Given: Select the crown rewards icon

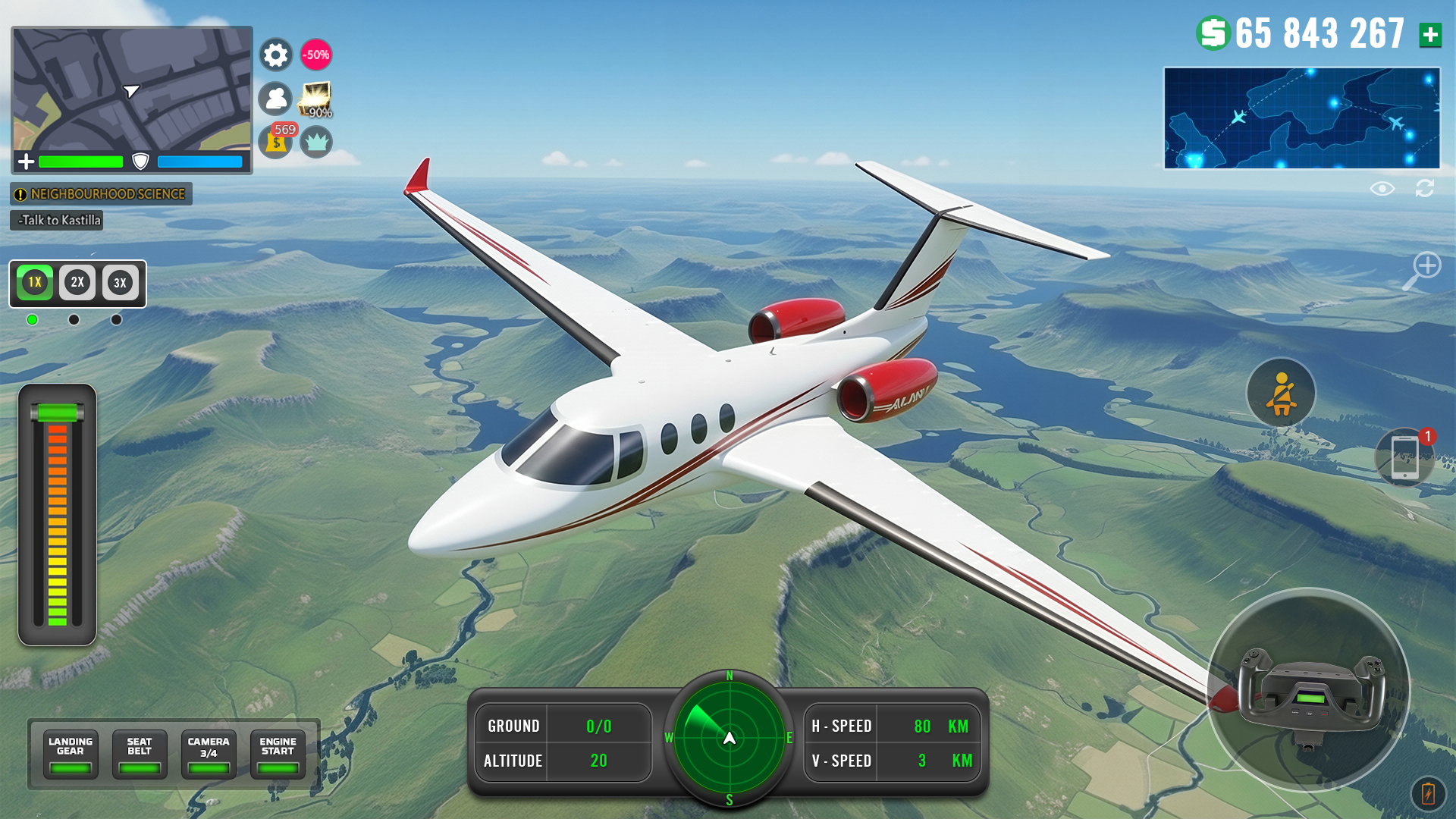Looking at the screenshot, I should [x=318, y=141].
